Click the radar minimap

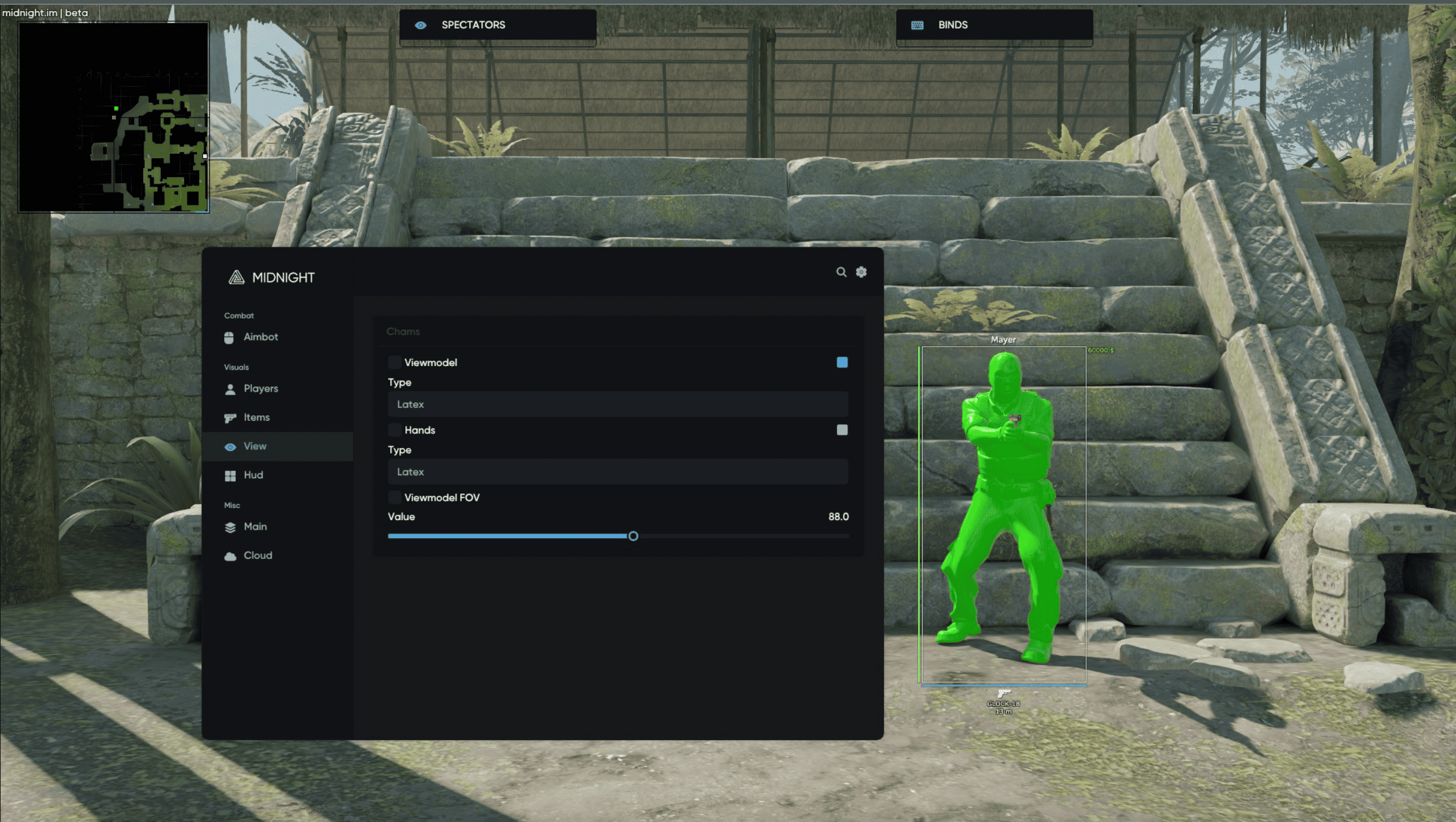(x=114, y=117)
